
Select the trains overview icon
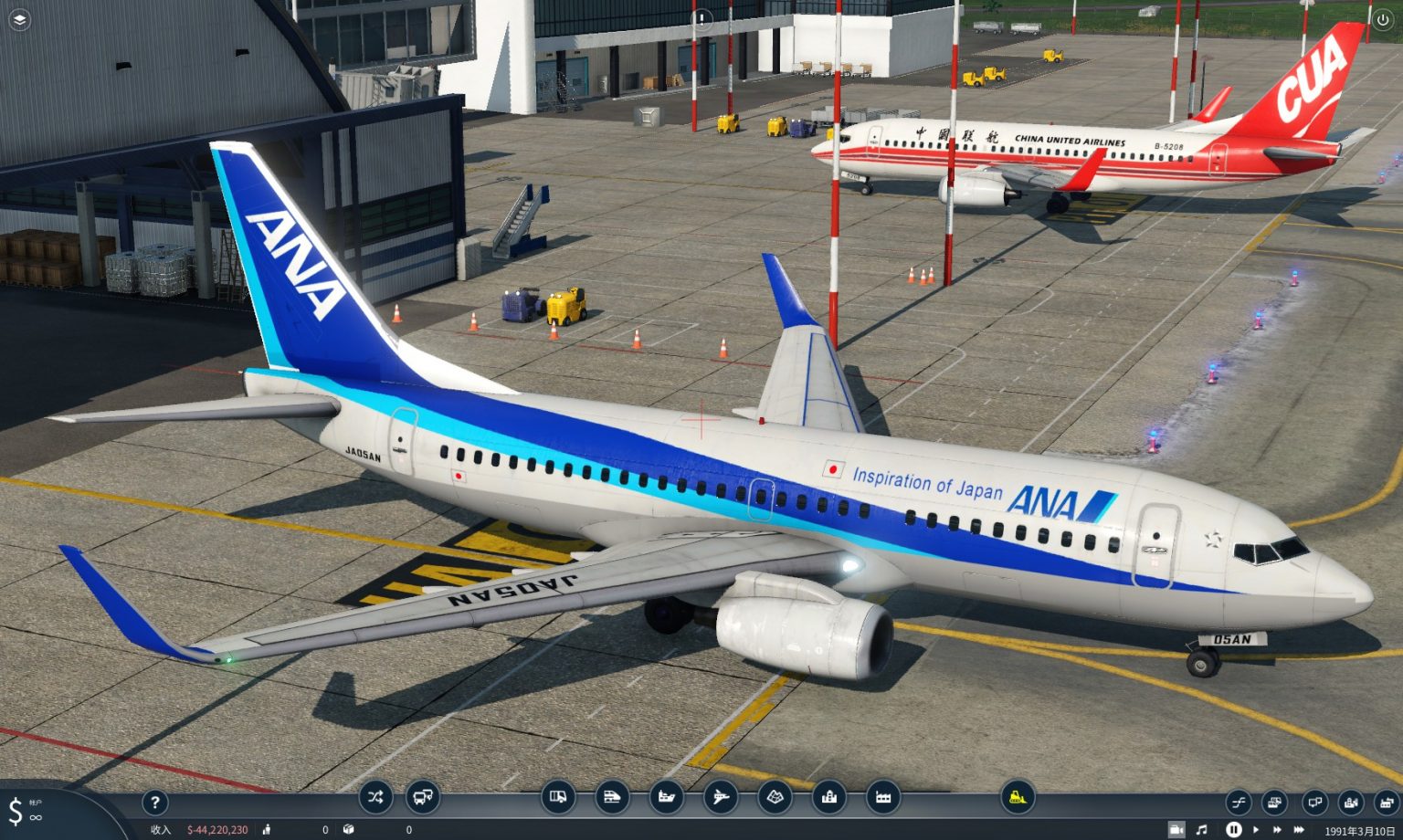(612, 797)
